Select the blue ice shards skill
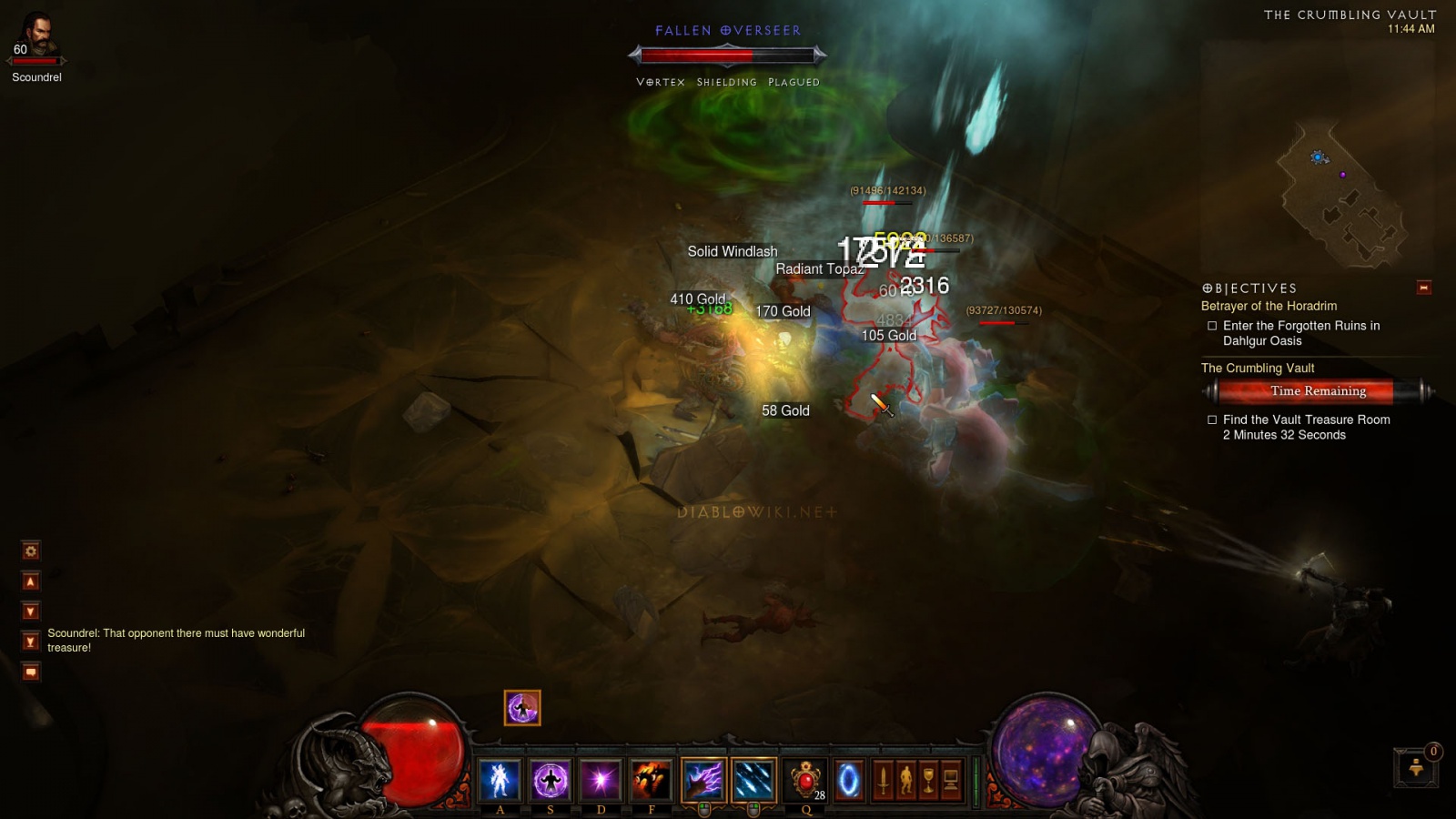This screenshot has height=819, width=1456. pyautogui.click(x=753, y=780)
